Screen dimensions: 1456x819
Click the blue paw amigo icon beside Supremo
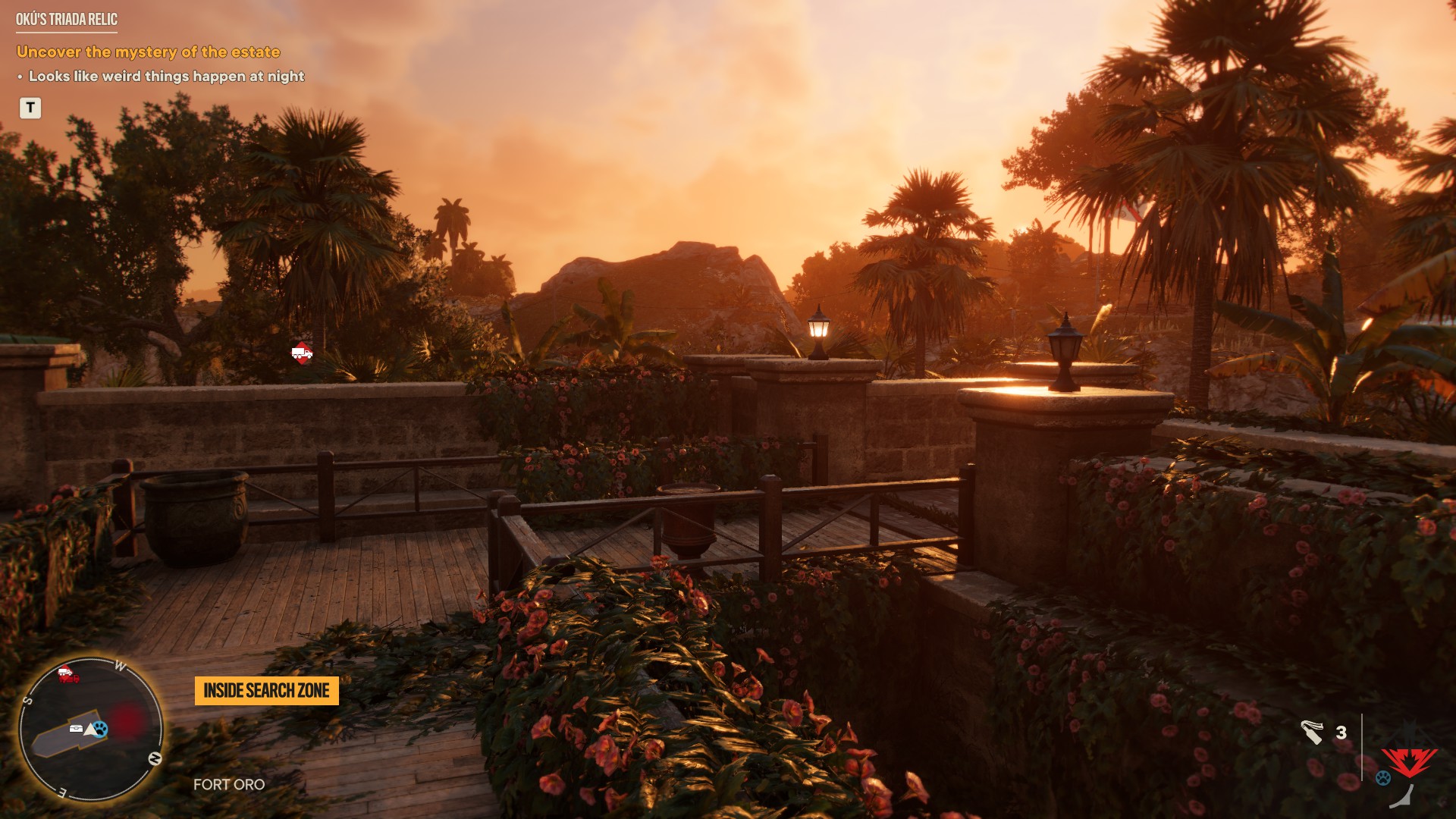(1383, 778)
